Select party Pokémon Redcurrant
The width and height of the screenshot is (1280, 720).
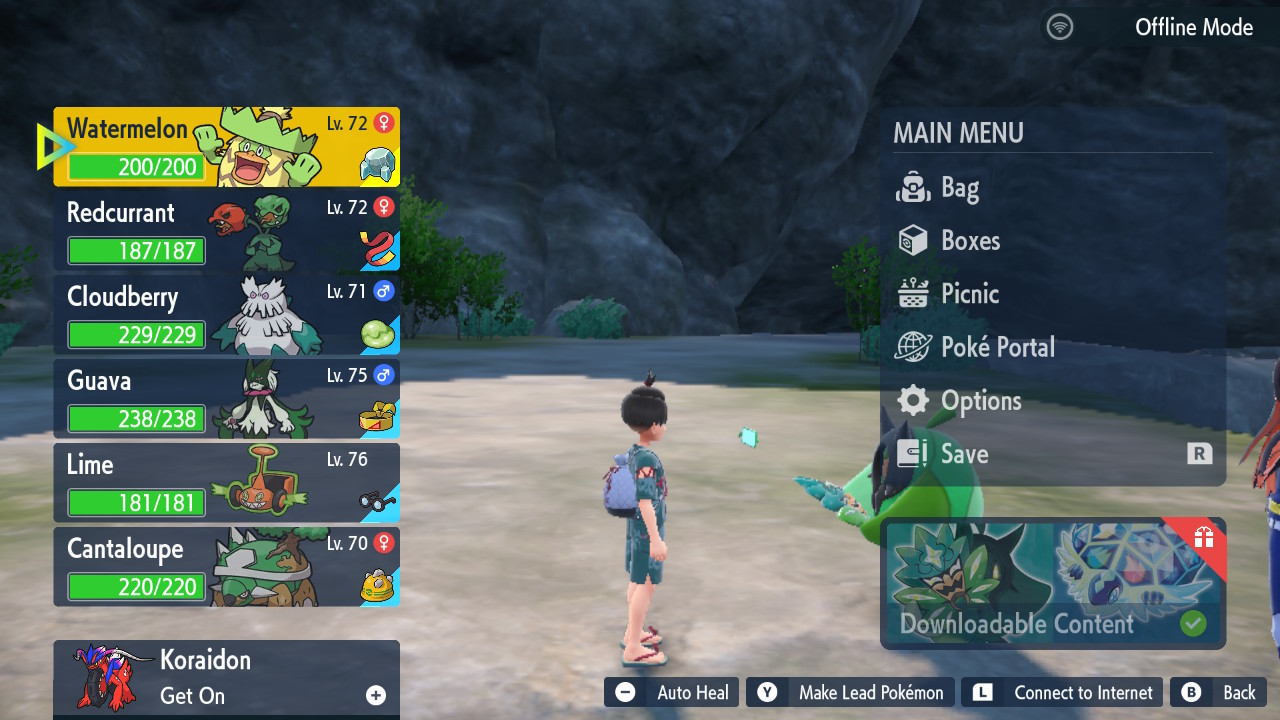227,231
